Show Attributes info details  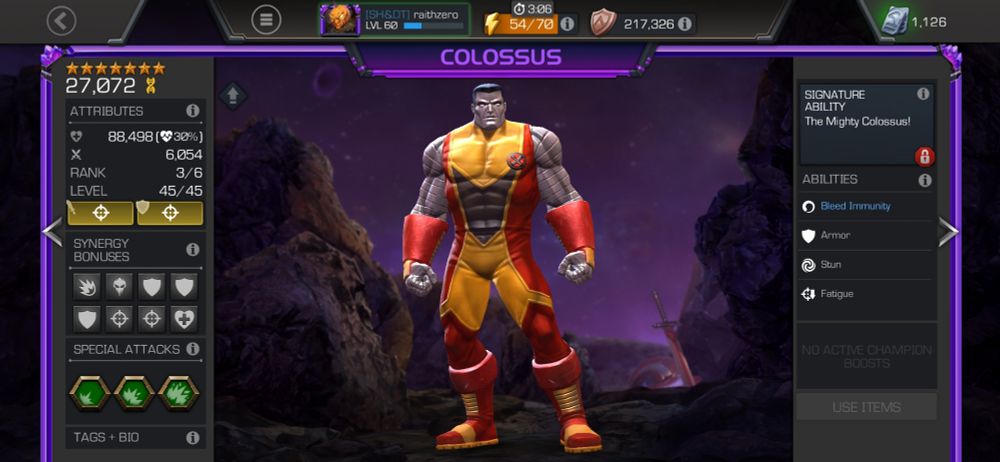pyautogui.click(x=193, y=111)
